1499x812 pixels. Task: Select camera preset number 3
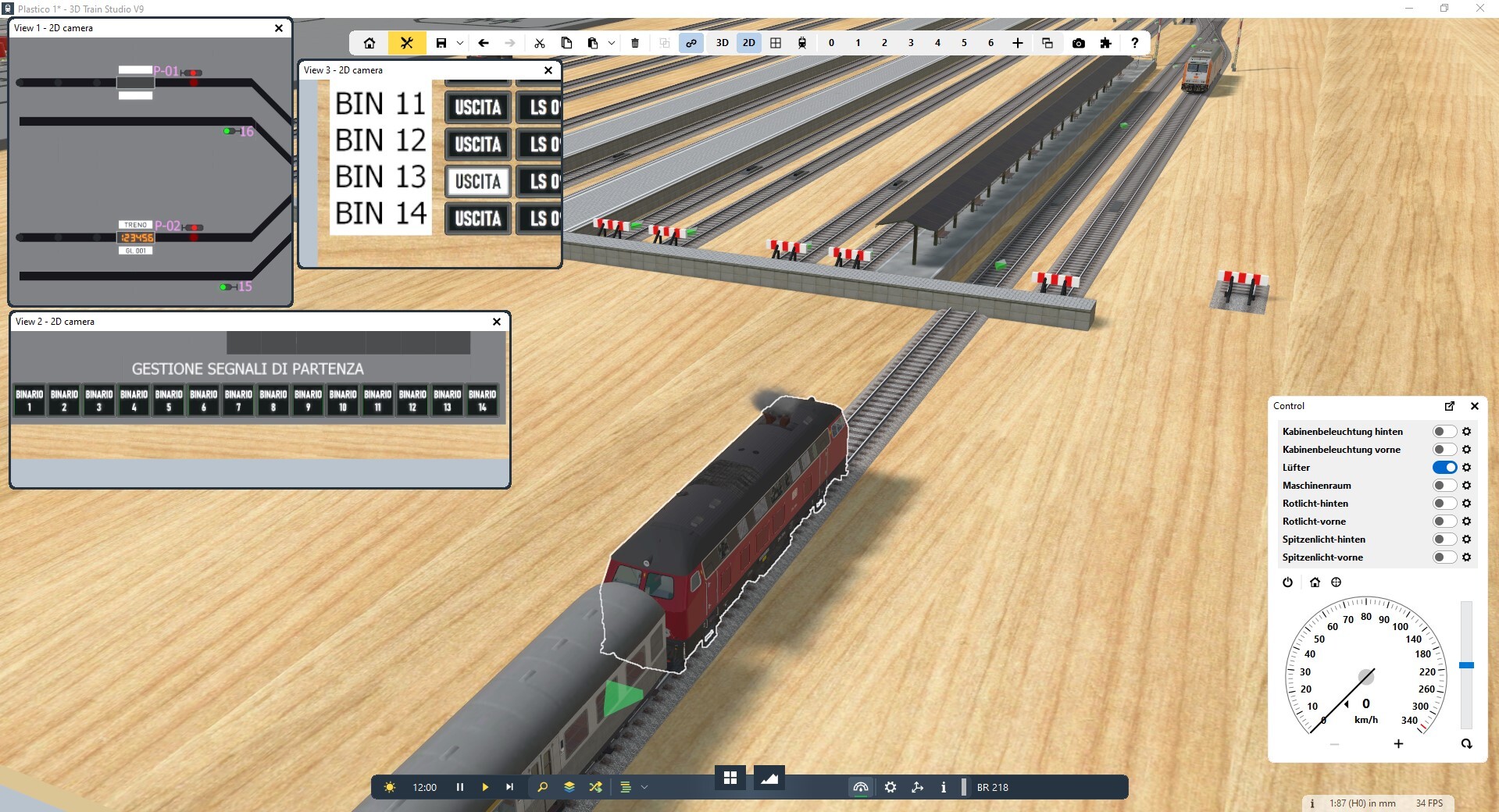tap(911, 43)
